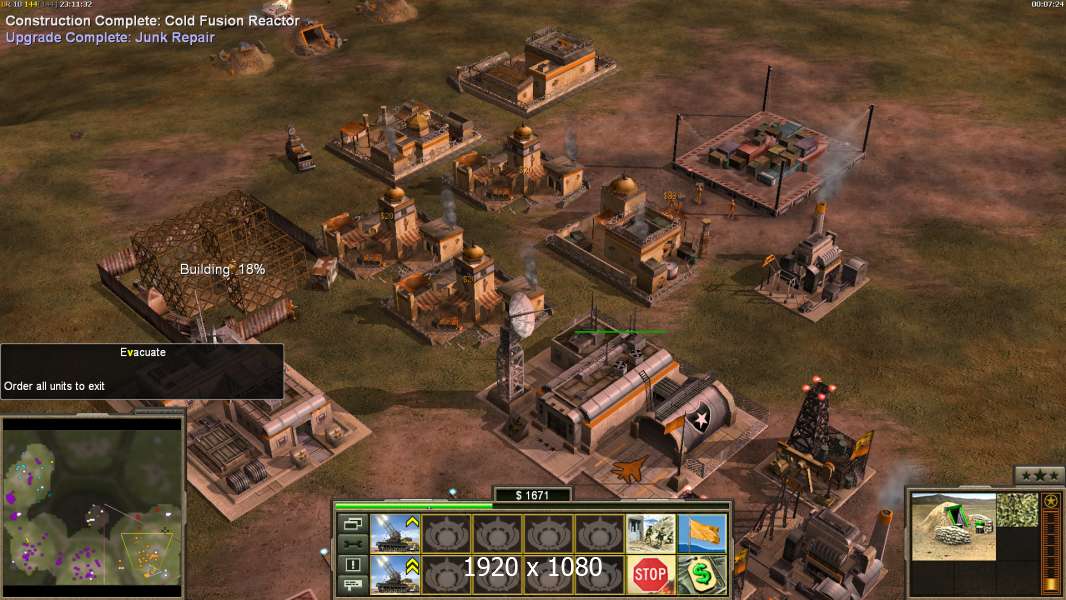Select the tank icon with double chevrons
1066x600 pixels.
(395, 575)
